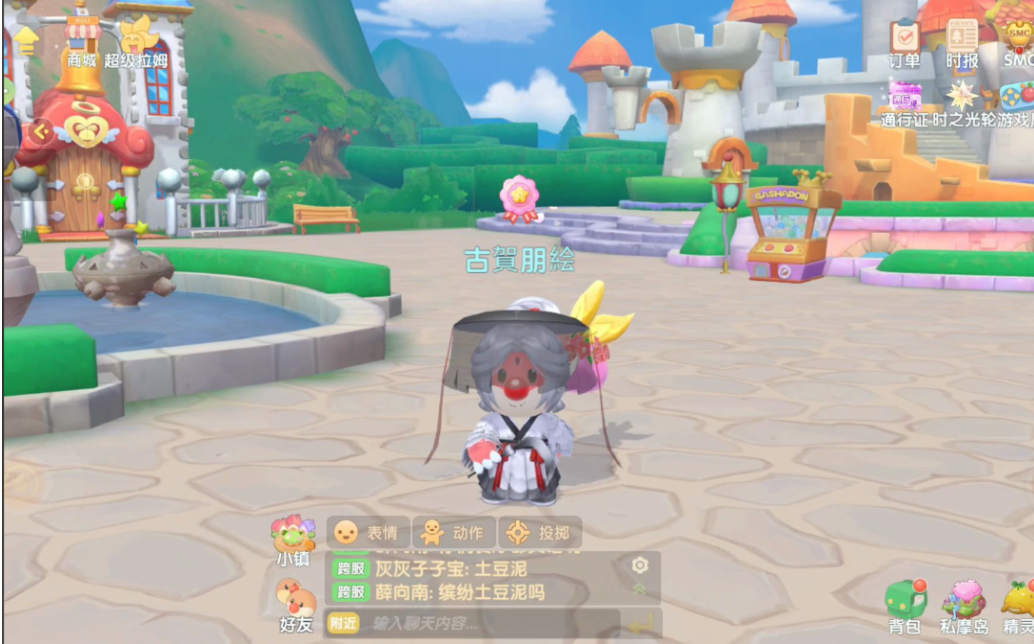Open the 表情 emote menu
Screen dimensions: 1034x644
(x=366, y=532)
